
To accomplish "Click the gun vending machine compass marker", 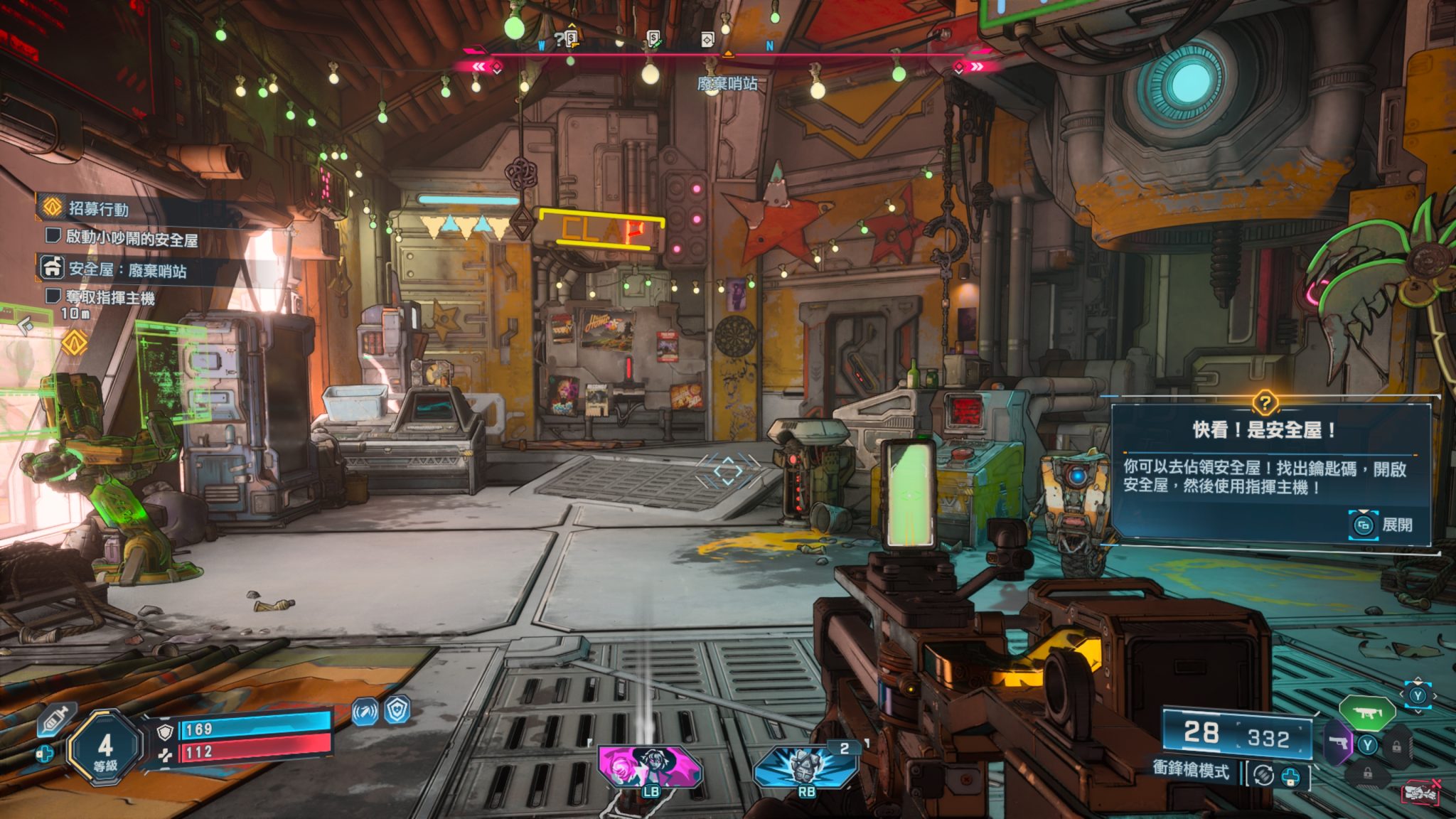I will point(569,39).
